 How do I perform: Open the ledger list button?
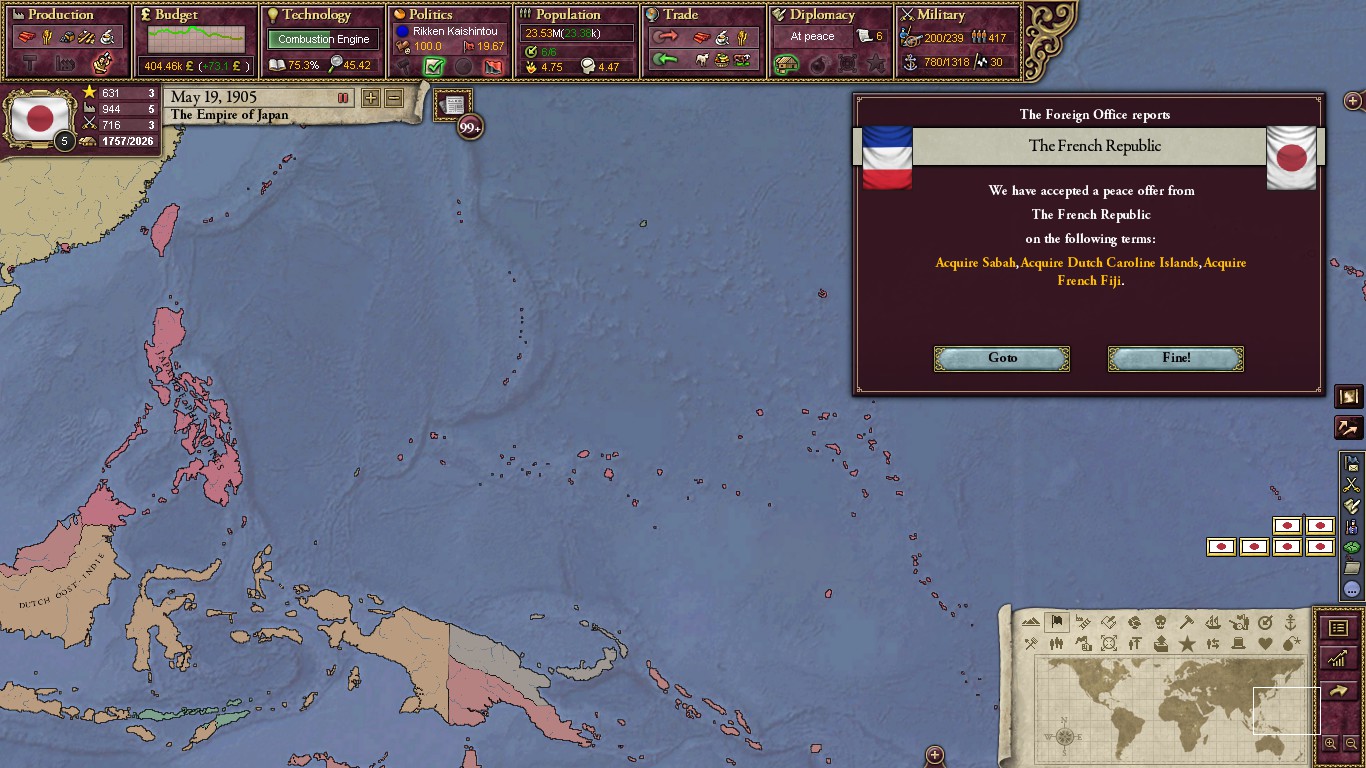pos(1338,628)
